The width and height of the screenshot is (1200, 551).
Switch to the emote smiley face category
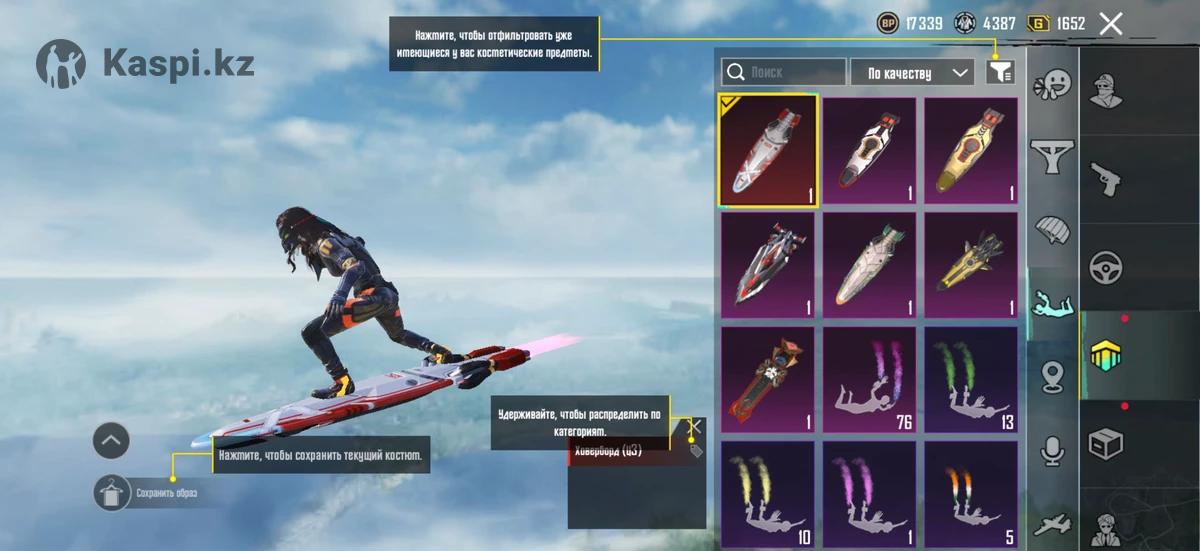click(1052, 84)
